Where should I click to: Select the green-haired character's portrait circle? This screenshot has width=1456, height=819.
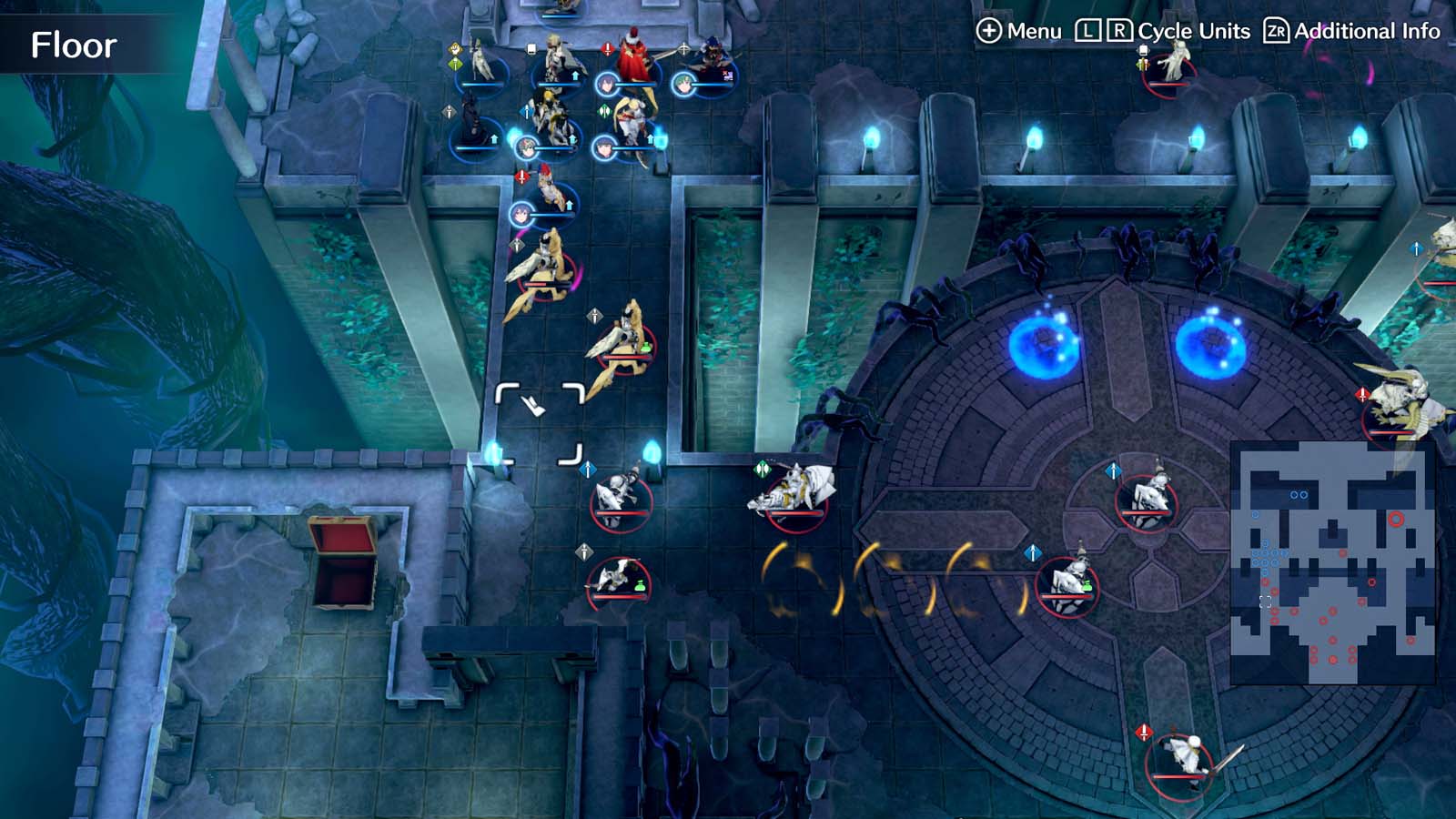click(x=683, y=83)
